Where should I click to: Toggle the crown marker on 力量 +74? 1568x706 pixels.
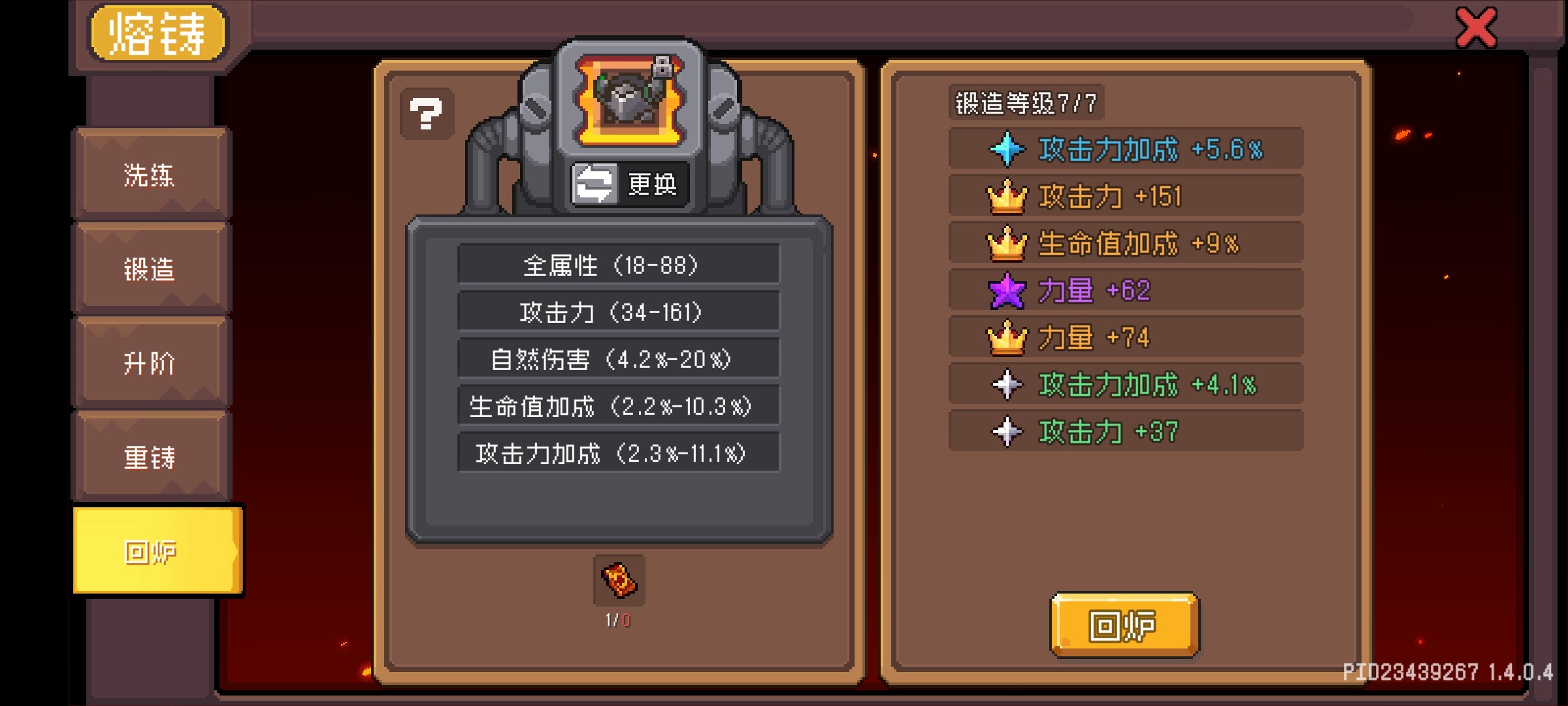(x=1008, y=337)
